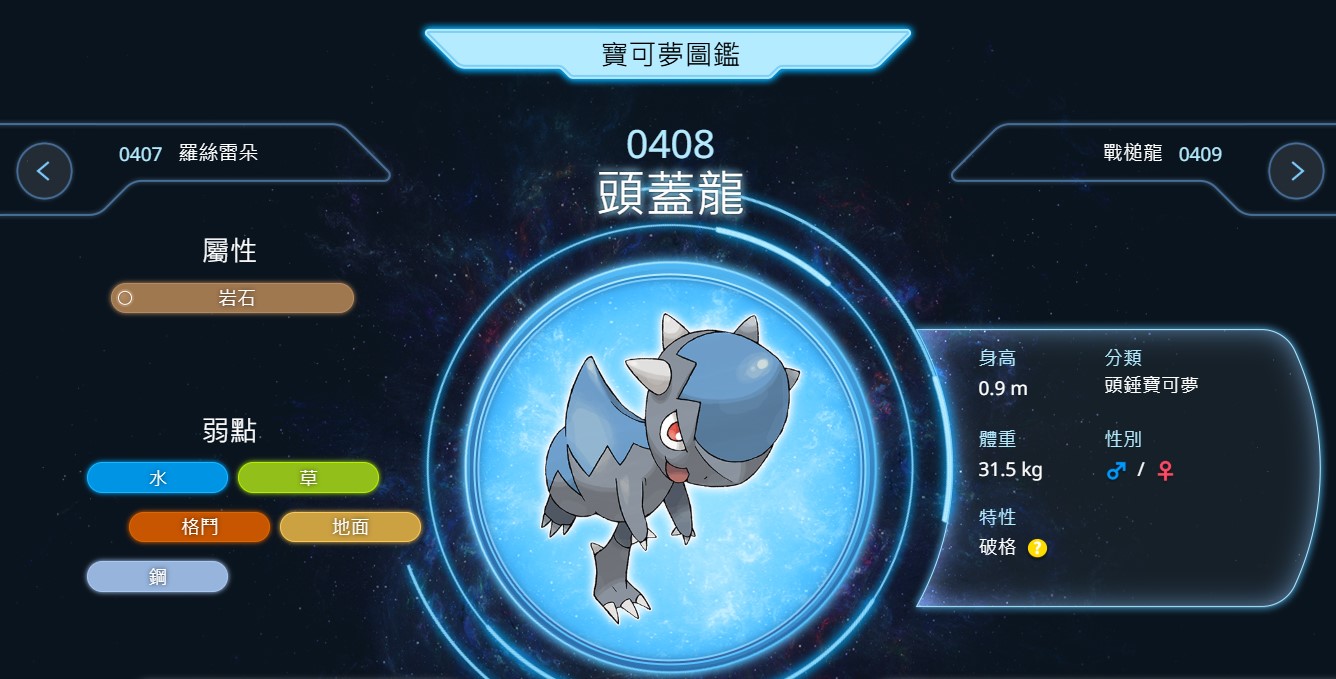The image size is (1336, 679).
Task: Open the 0407 羅絲雷朵 entry
Action: (x=189, y=154)
